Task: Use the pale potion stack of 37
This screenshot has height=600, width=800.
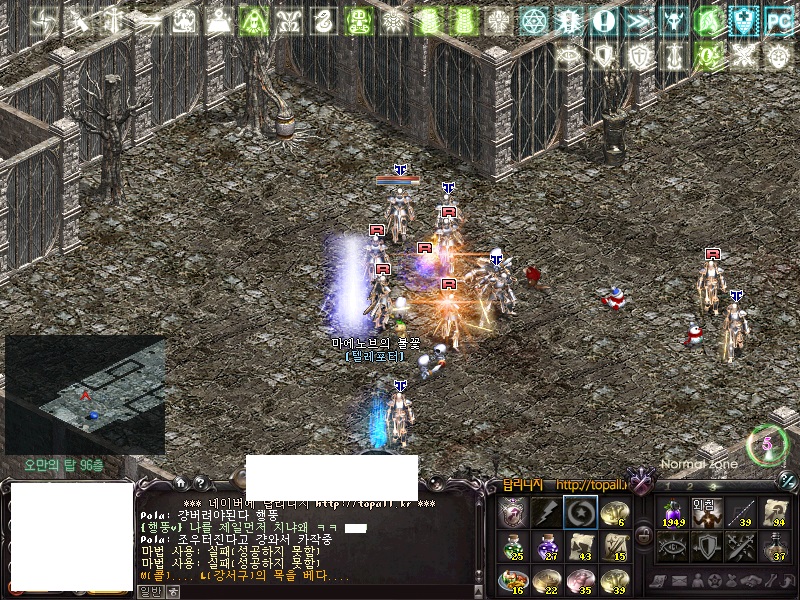Action: [775, 547]
